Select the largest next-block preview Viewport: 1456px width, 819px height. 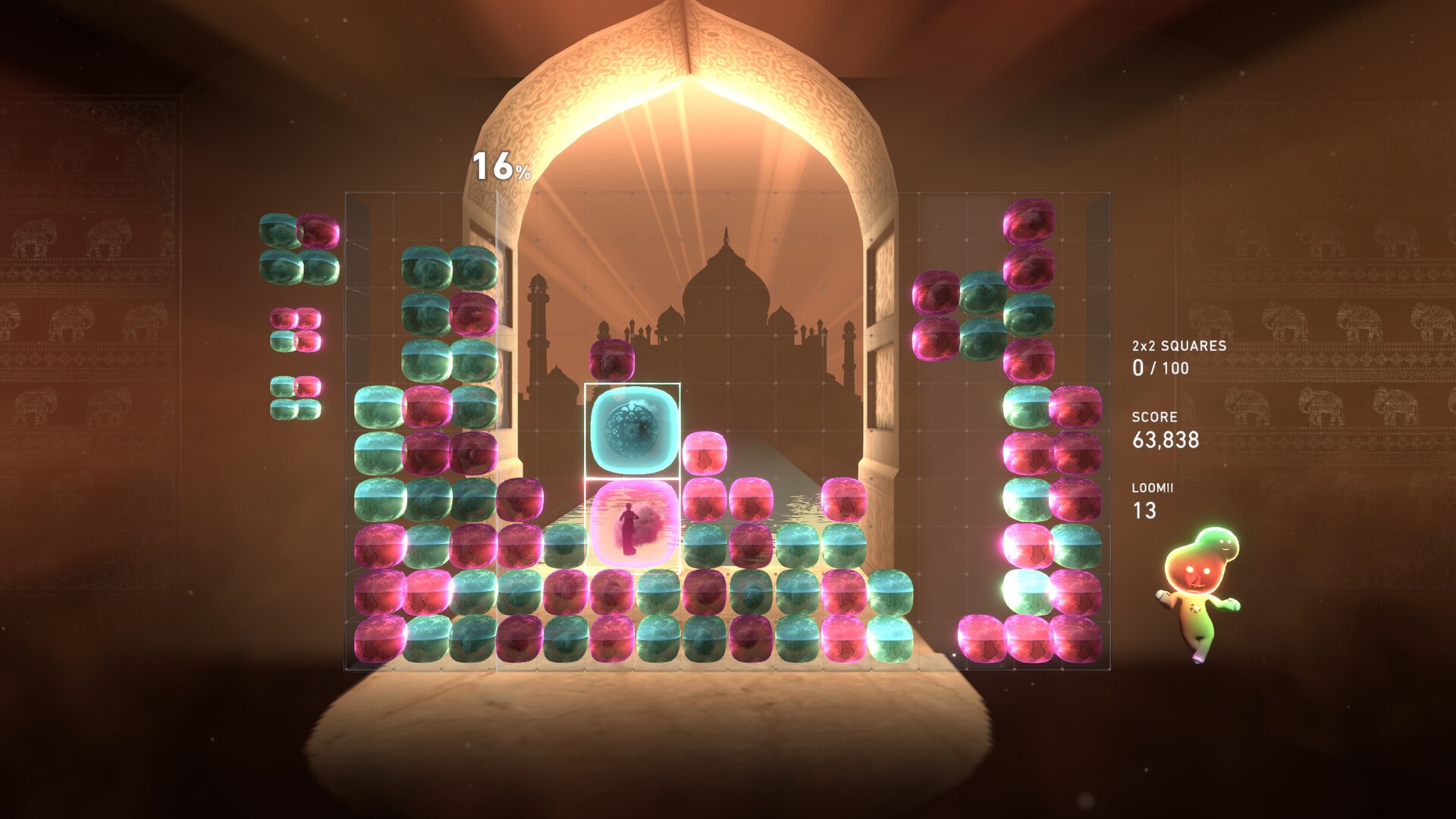click(299, 249)
